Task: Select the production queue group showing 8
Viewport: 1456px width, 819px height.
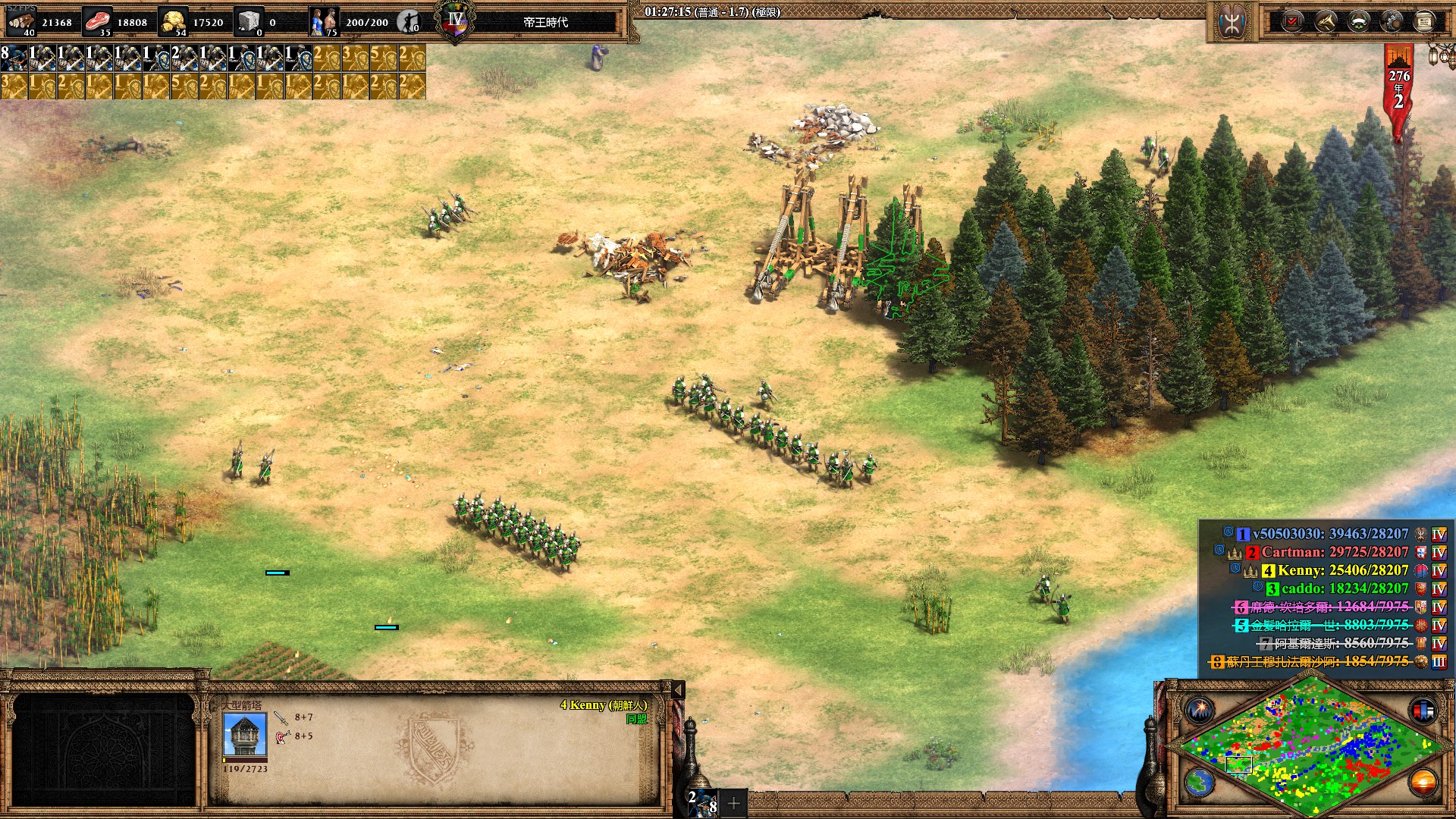Action: click(x=14, y=58)
